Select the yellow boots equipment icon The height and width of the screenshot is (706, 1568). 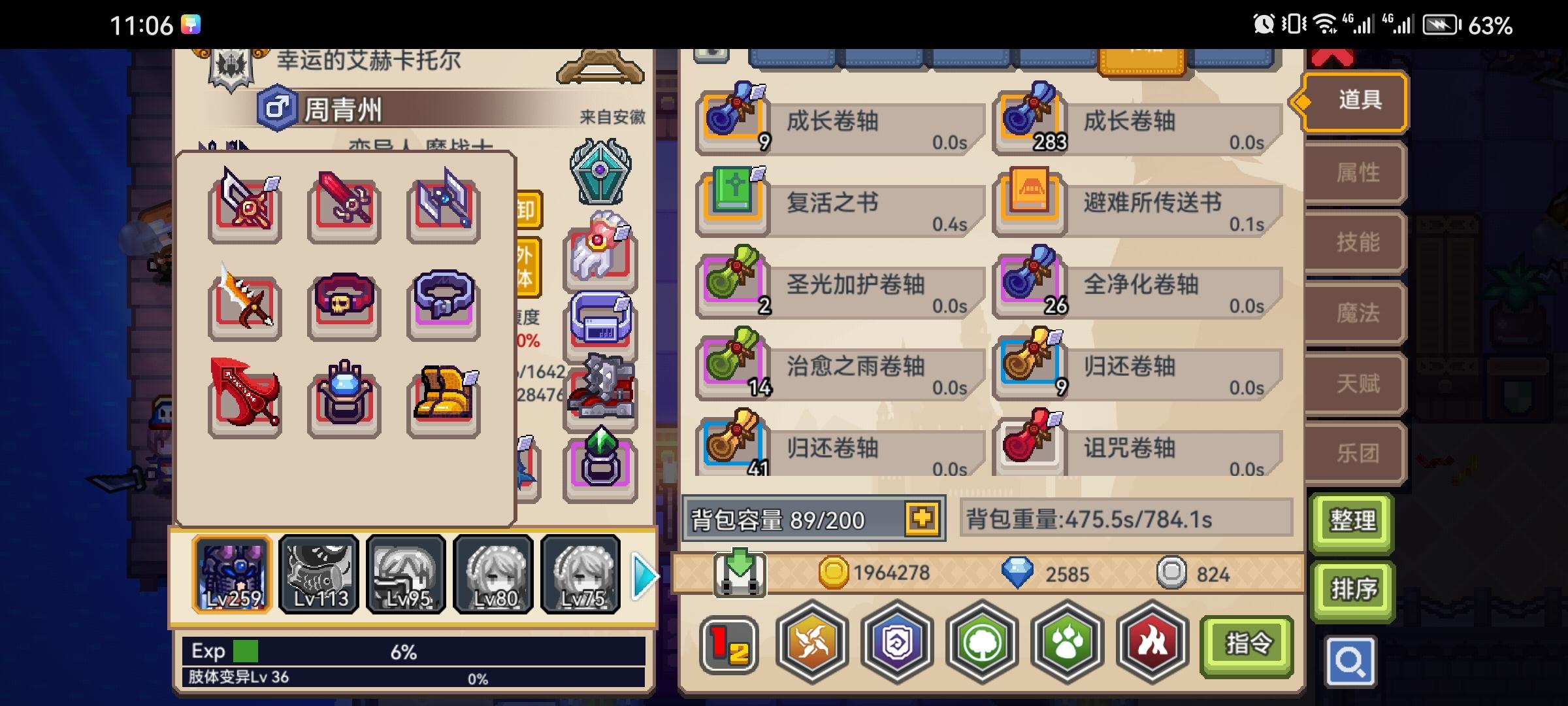coord(443,397)
